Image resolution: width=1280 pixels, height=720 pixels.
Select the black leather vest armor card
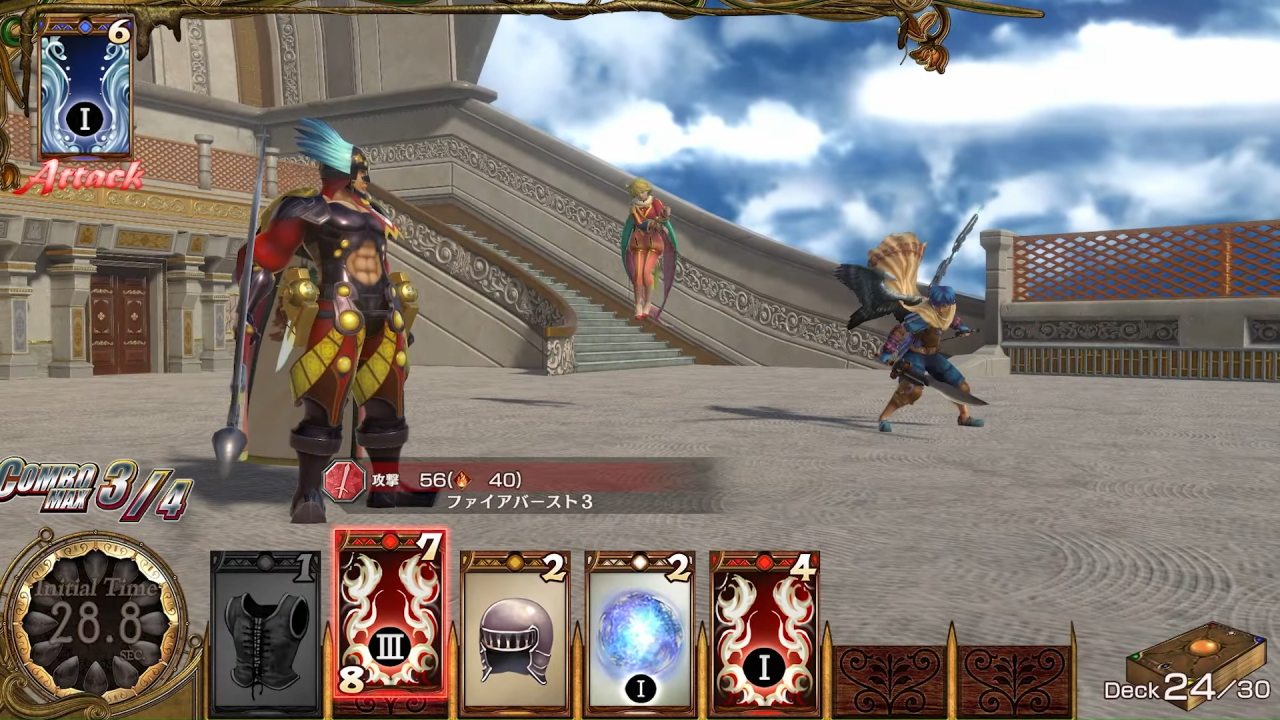265,632
